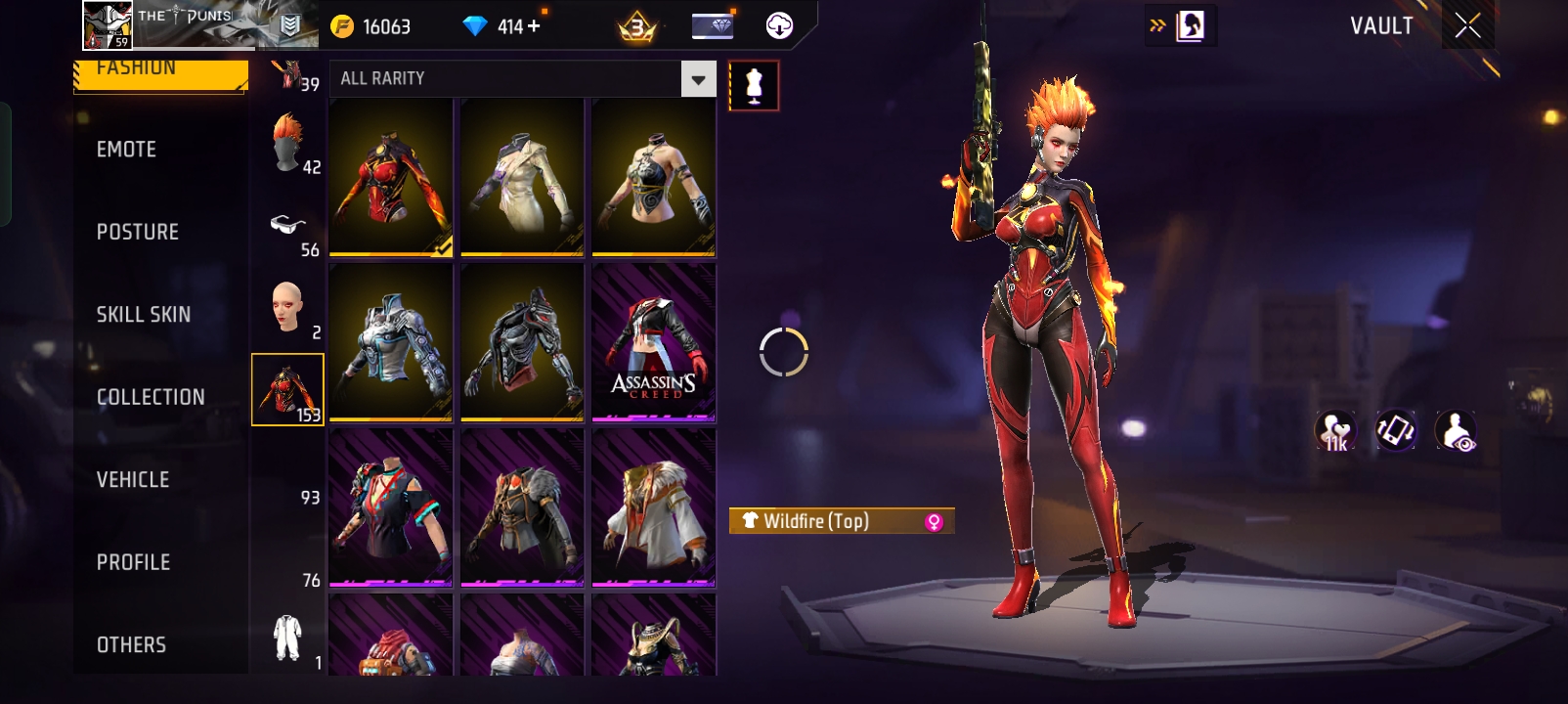1568x704 pixels.
Task: Open the cloud save icon in top bar
Action: (x=777, y=24)
